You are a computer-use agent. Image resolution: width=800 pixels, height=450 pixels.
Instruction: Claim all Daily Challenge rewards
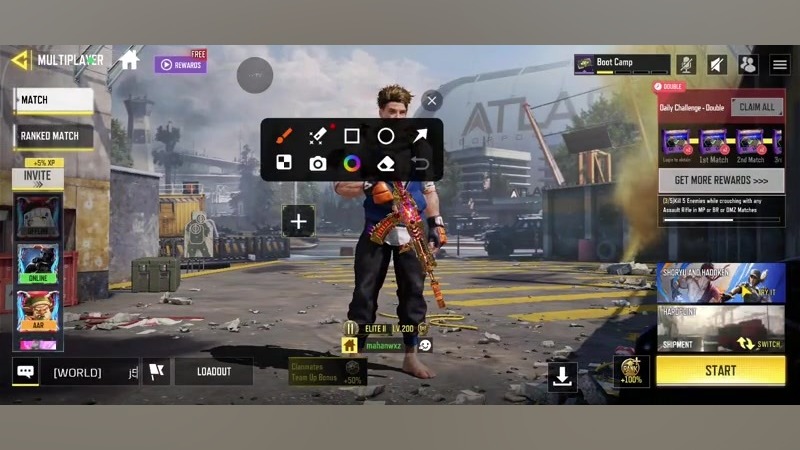click(x=756, y=107)
